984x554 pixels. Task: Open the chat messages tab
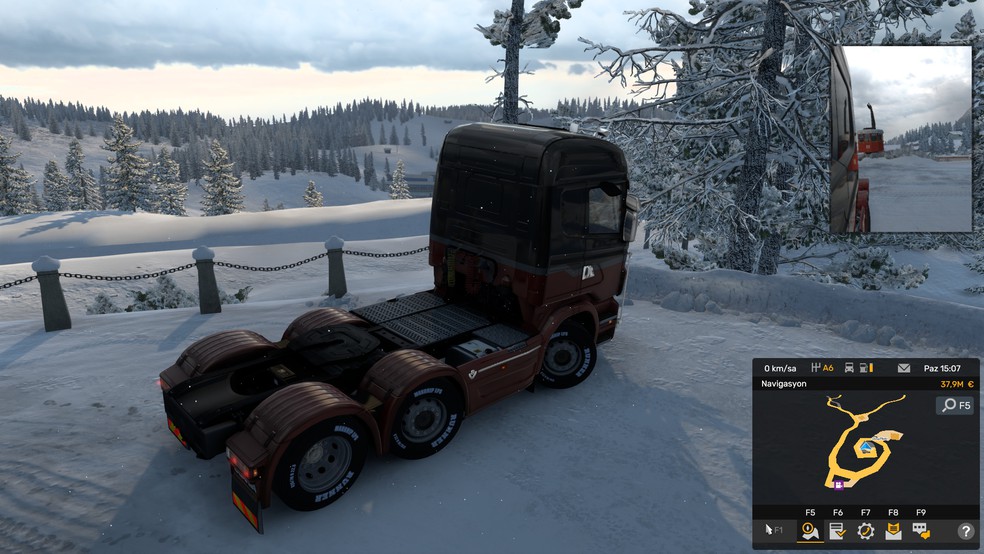920,531
